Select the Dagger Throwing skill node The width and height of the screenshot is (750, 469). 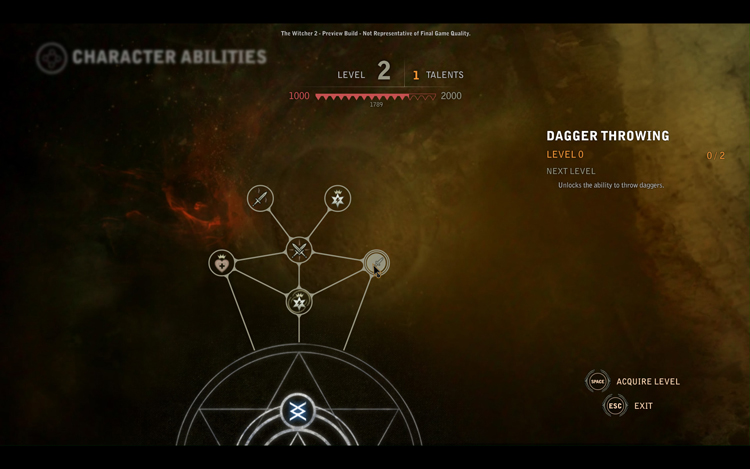point(375,263)
